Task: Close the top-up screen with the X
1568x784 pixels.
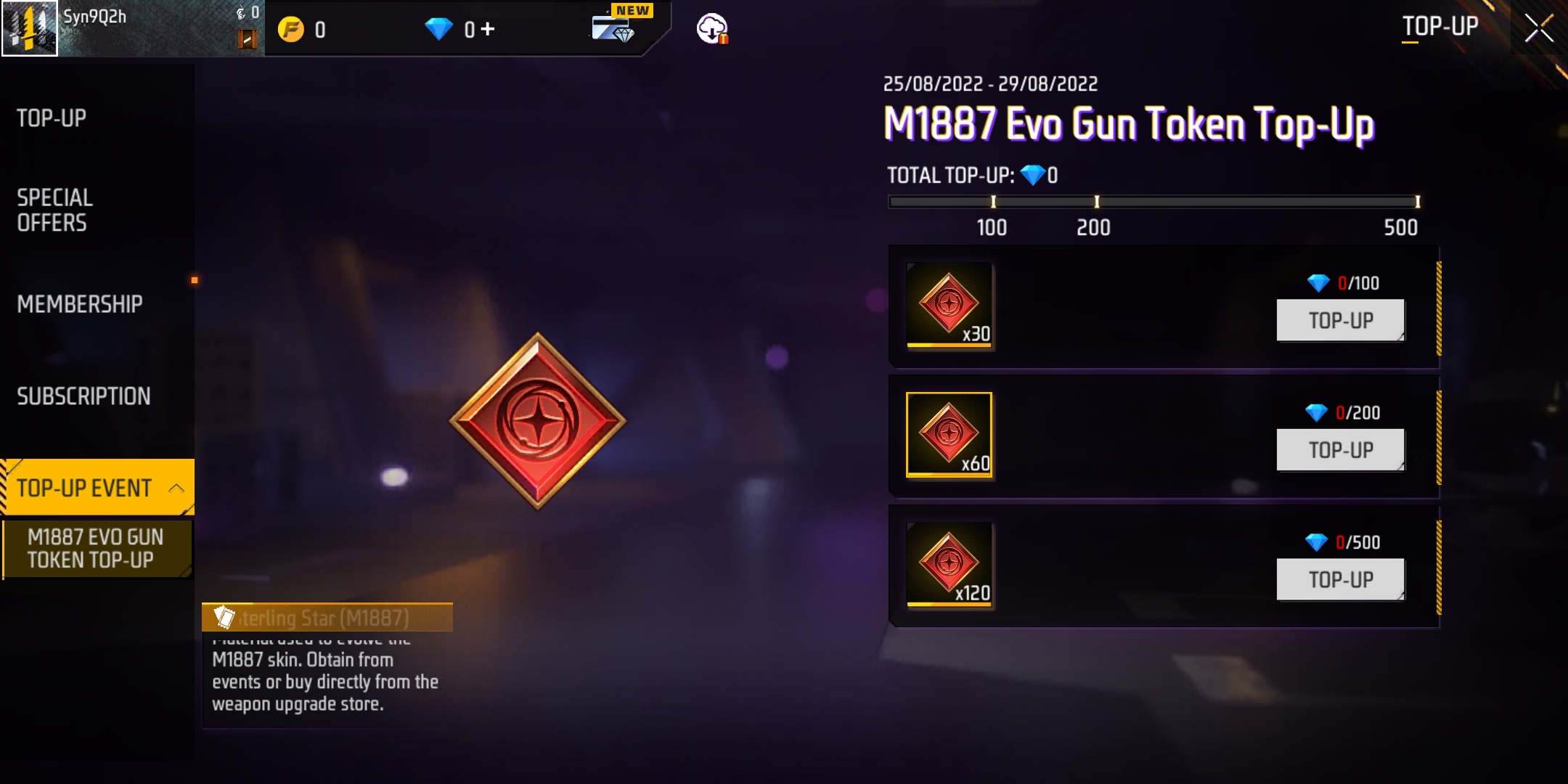Action: click(x=1538, y=29)
